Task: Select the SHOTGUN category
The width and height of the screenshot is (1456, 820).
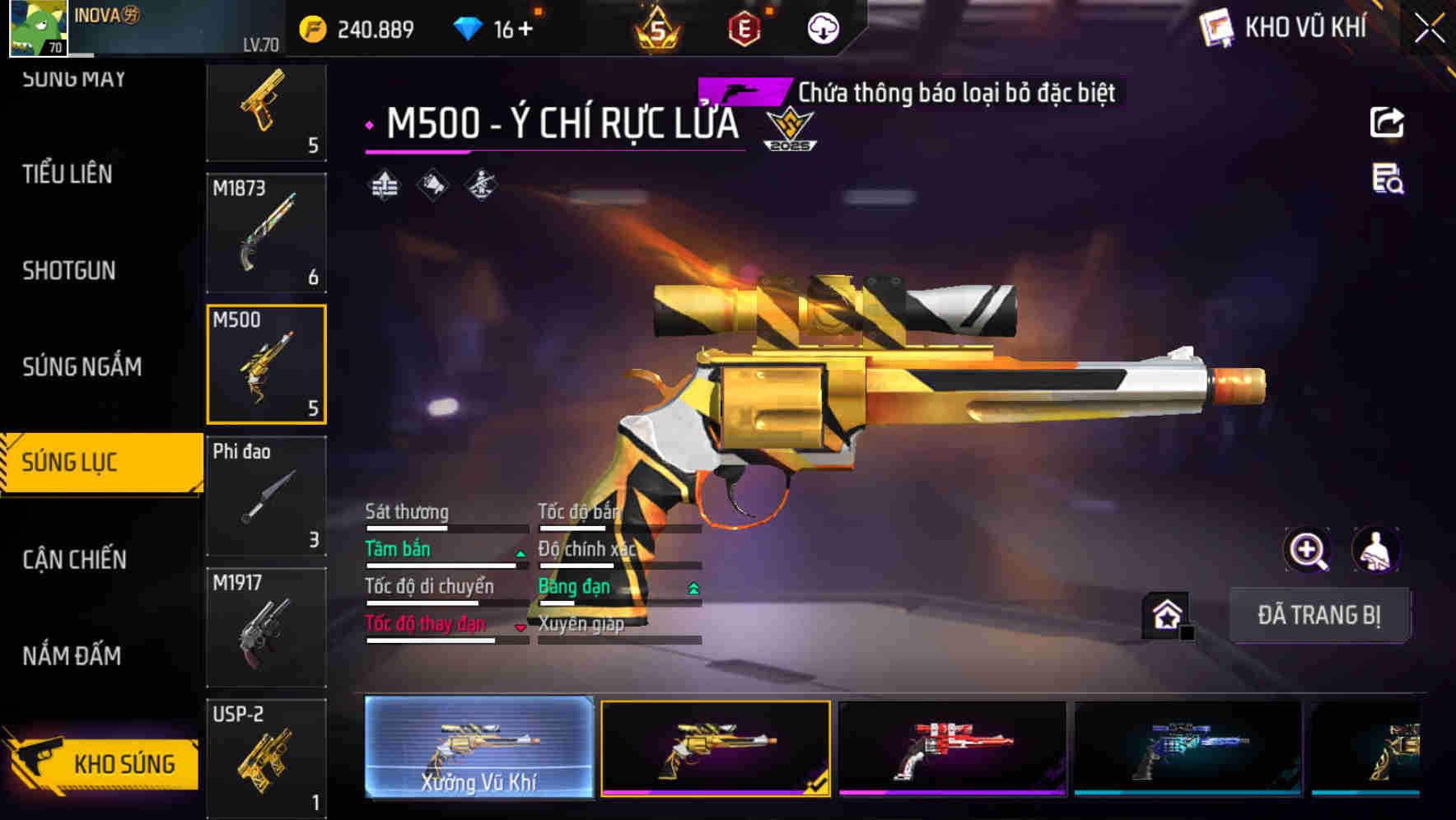Action: coord(68,271)
